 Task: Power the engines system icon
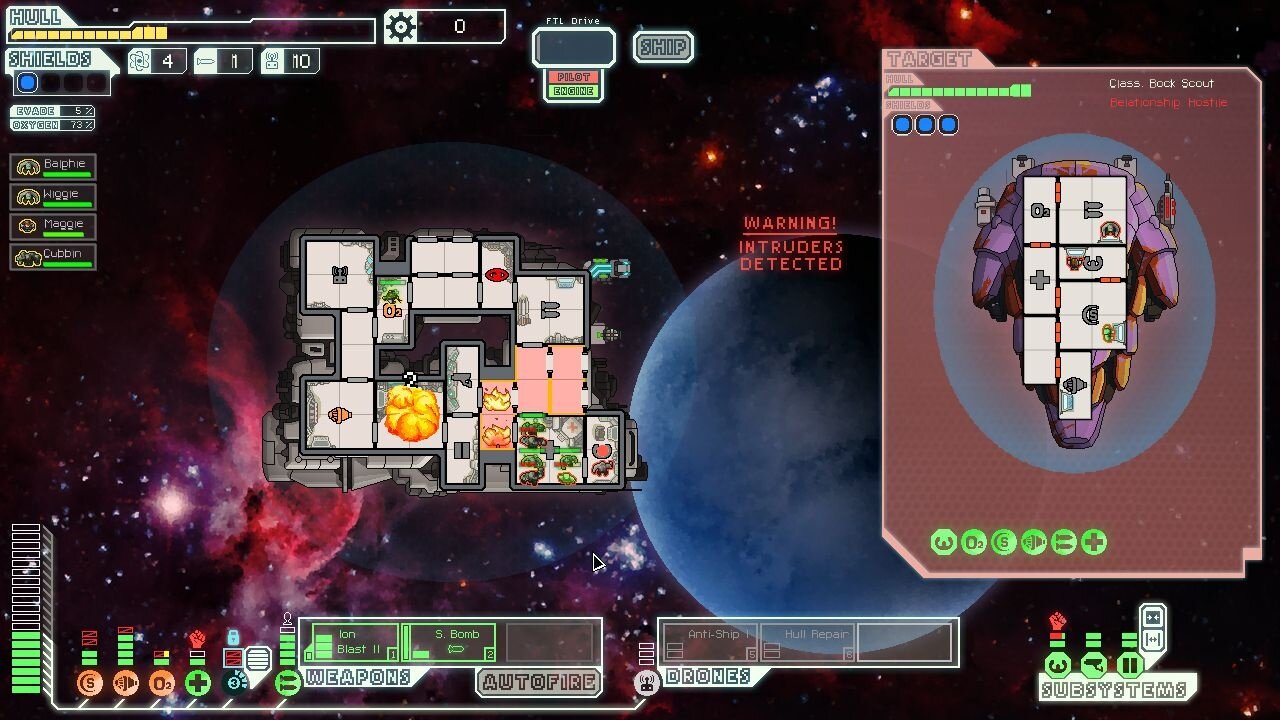pyautogui.click(x=126, y=683)
